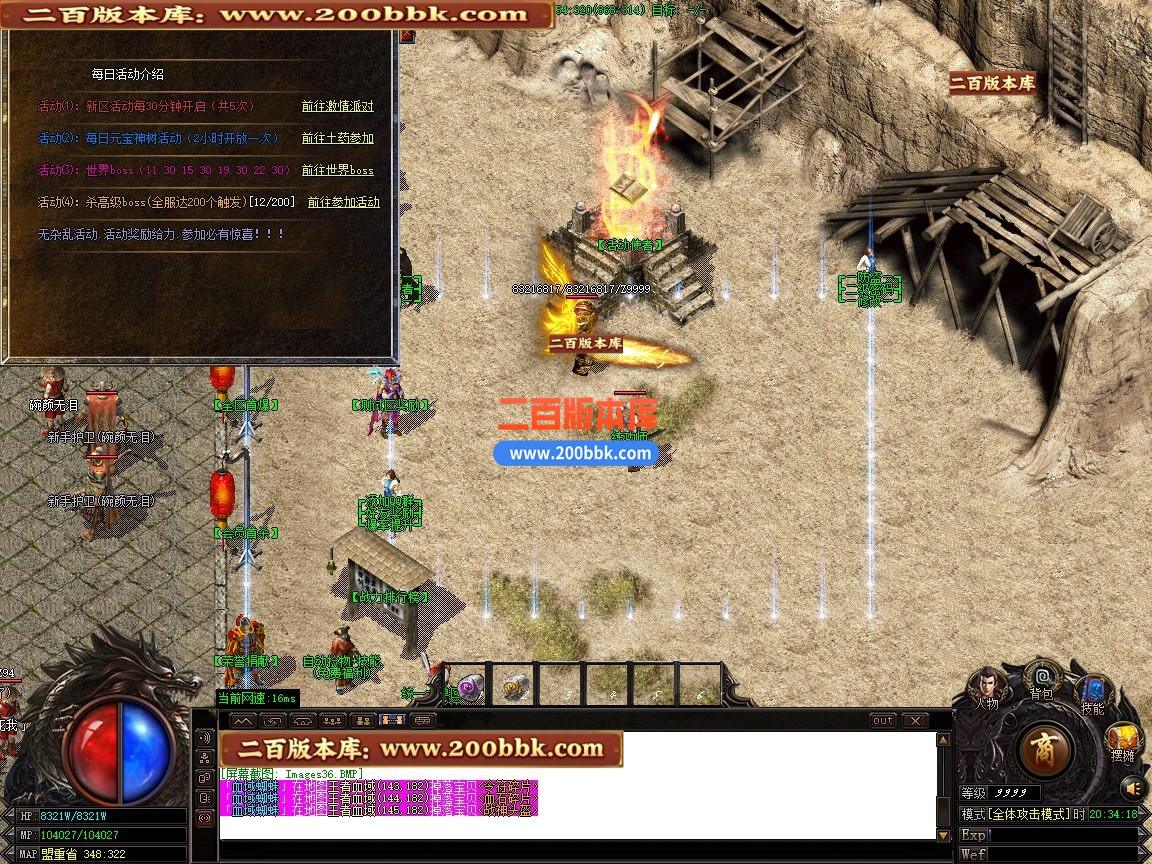Viewport: 1152px width, 864px height.
Task: Go to the world boss via 前往世界boss
Action: point(337,170)
